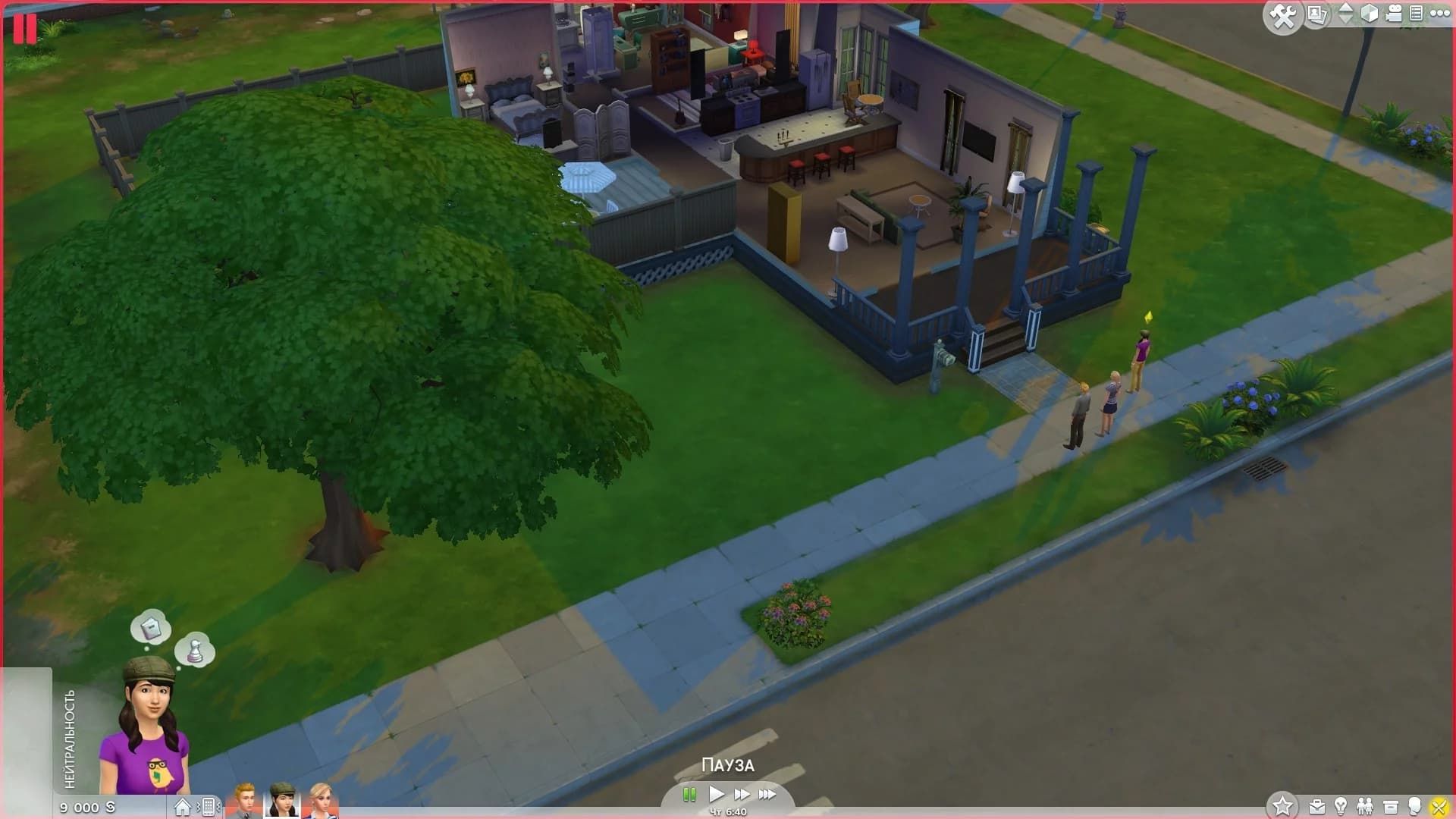
Task: Open Build Mode with the hammer and wrench icon
Action: 1283,14
